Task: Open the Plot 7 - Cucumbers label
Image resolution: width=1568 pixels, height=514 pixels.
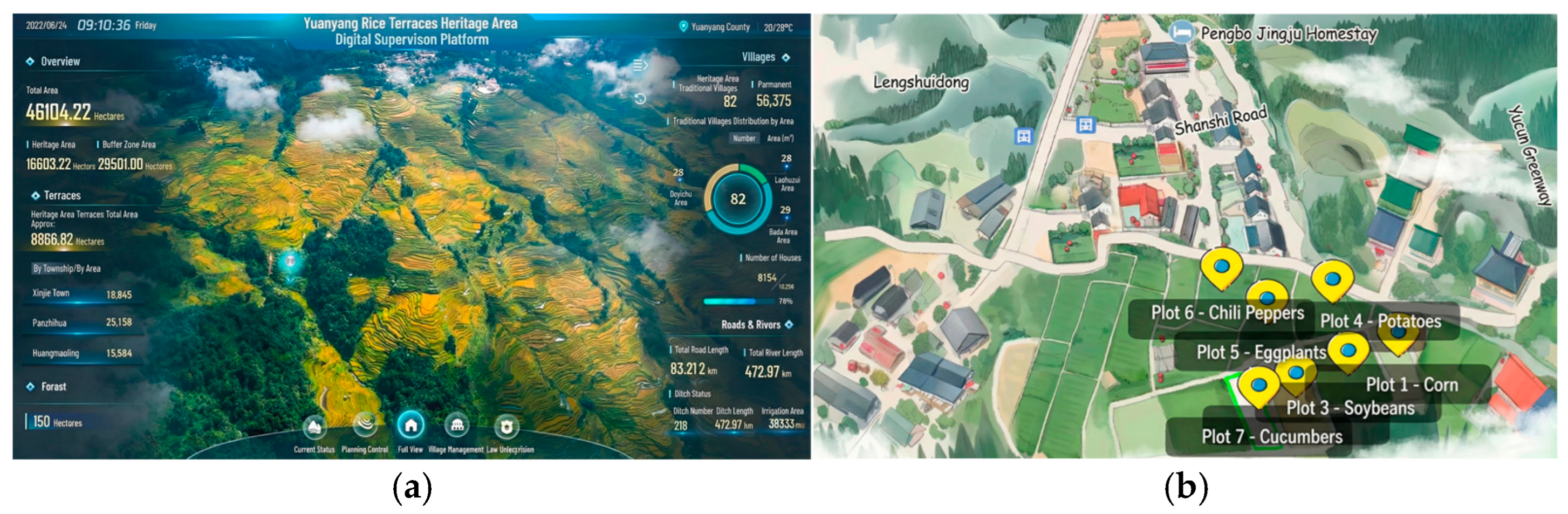Action: point(1271,437)
